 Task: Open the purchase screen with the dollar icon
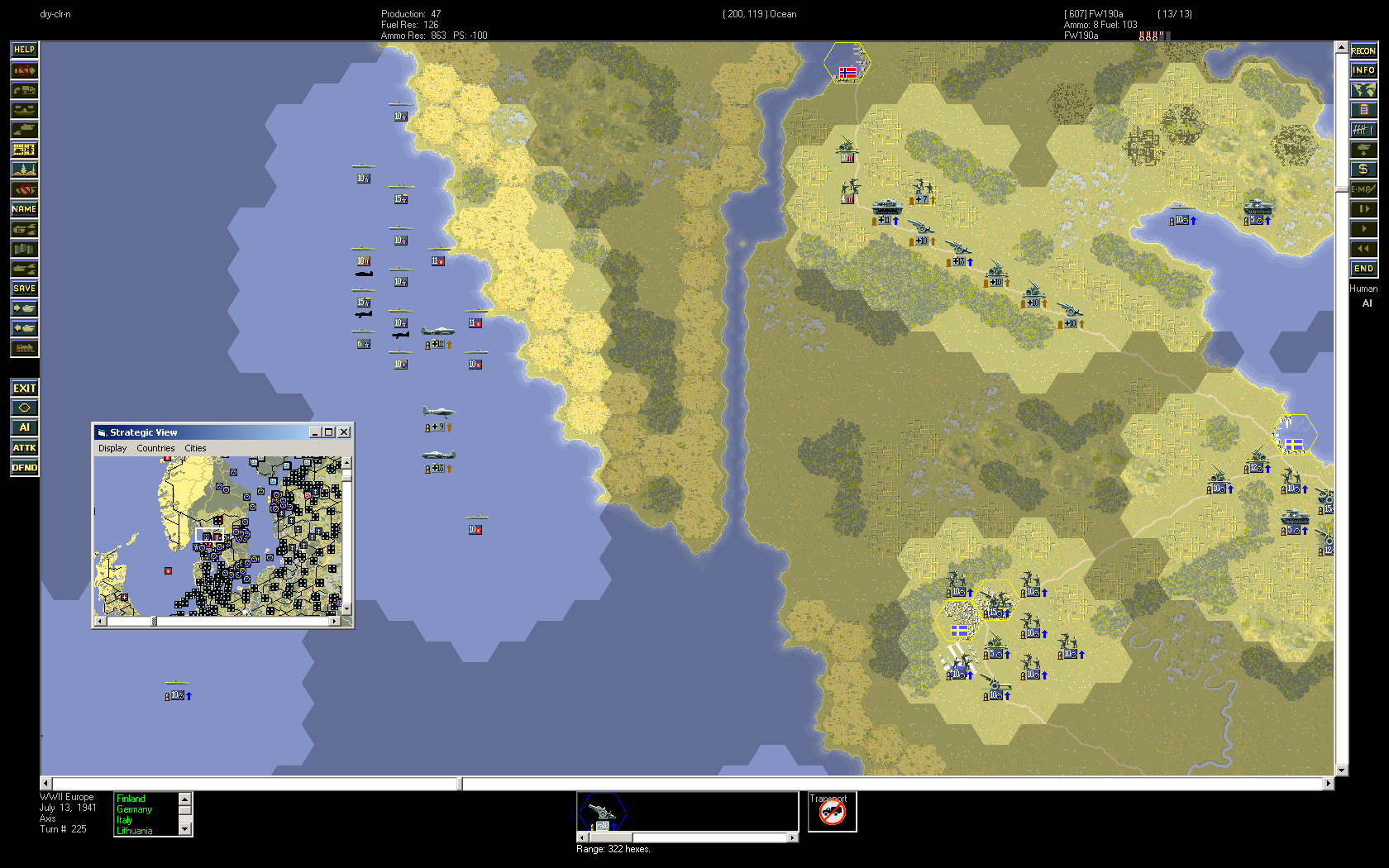click(1363, 169)
